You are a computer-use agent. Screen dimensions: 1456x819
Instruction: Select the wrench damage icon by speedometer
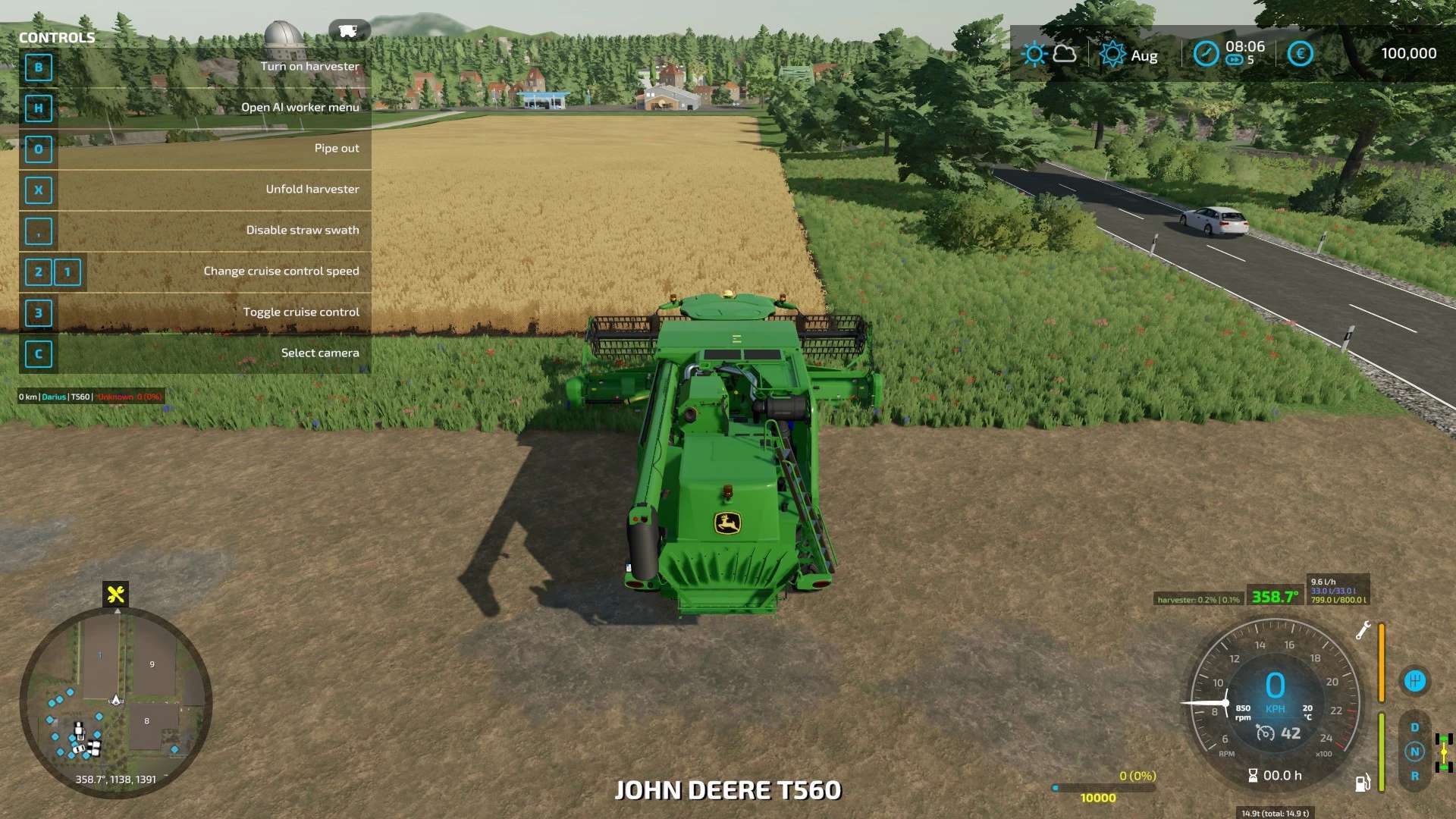tap(1363, 629)
